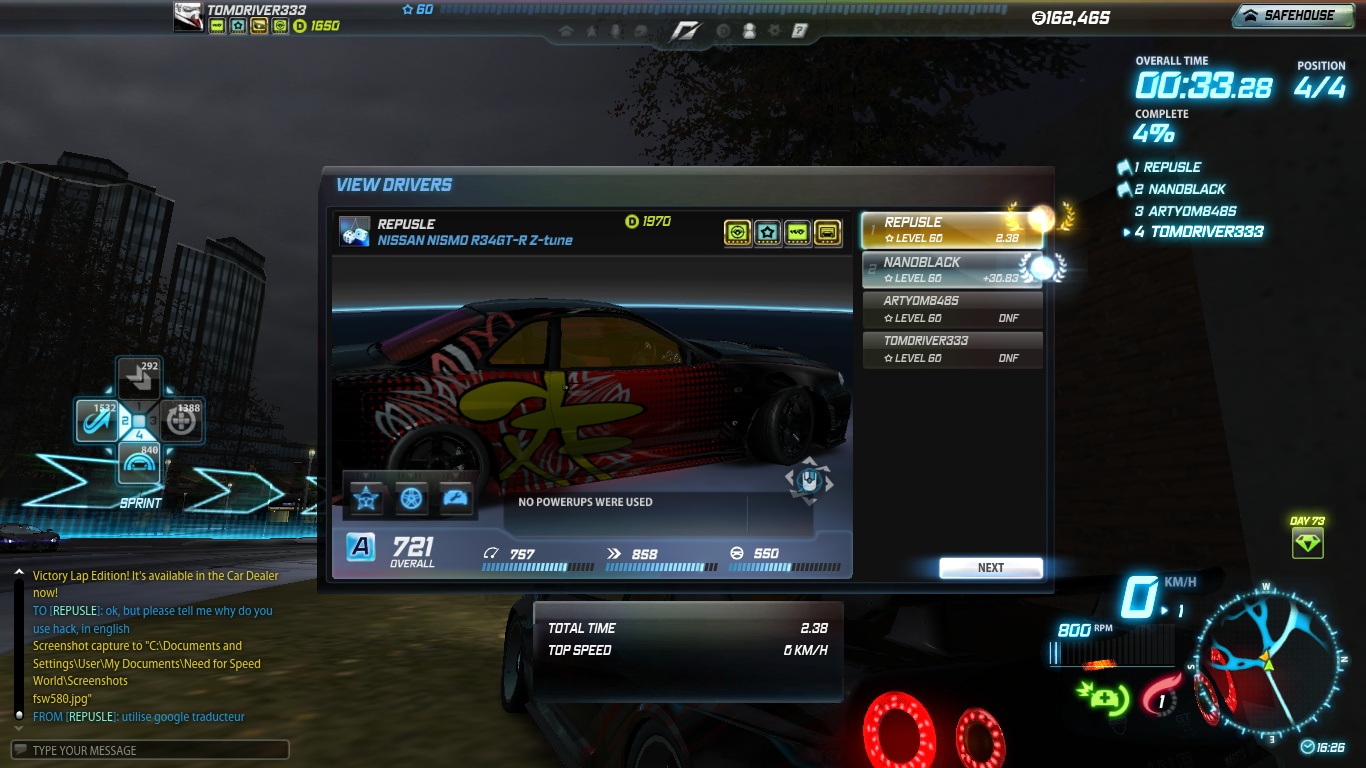Use the top powerup with 292 charges
This screenshot has height=768, width=1366.
pos(139,379)
